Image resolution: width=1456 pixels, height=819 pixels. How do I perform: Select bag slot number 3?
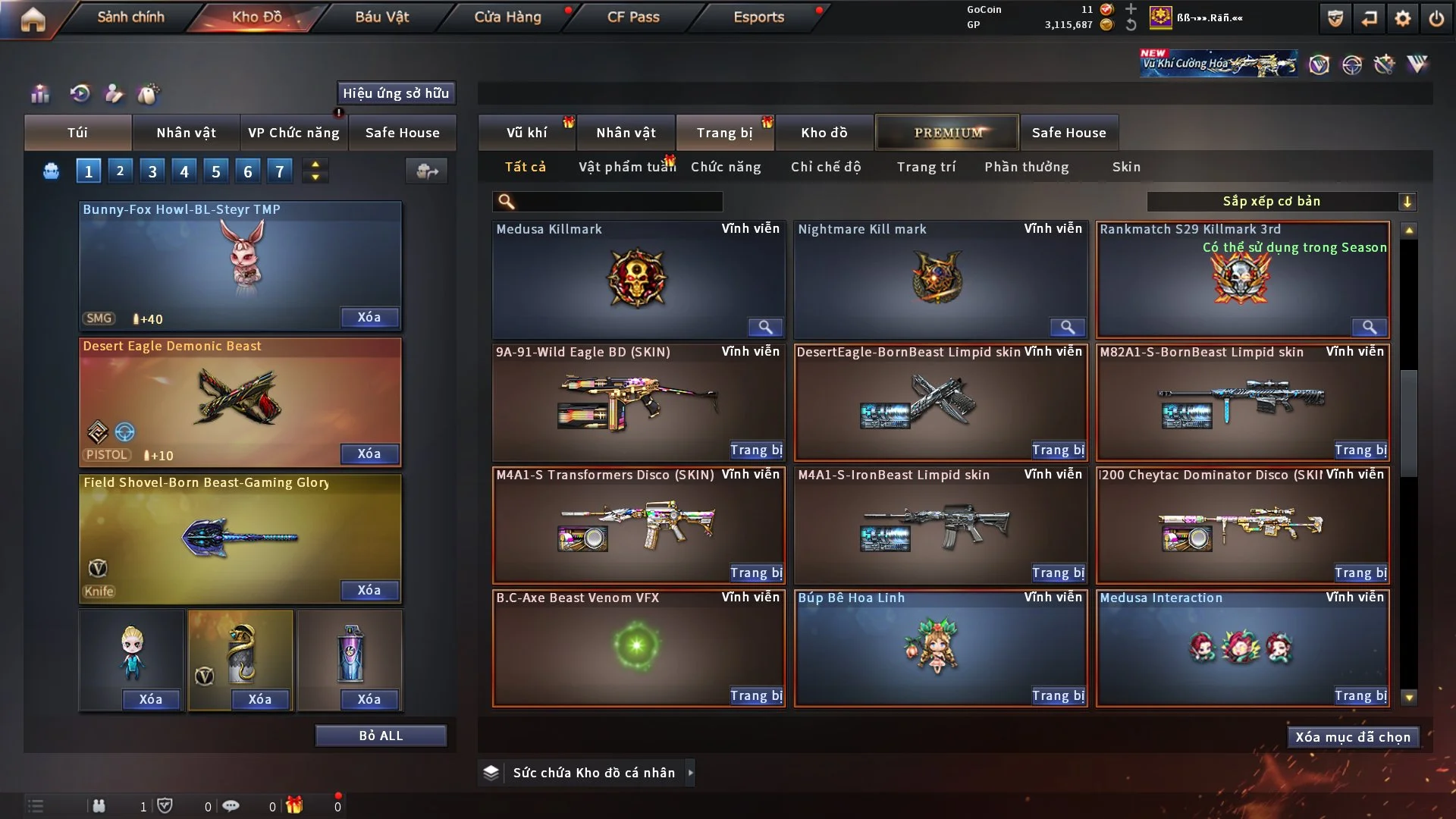[x=152, y=171]
